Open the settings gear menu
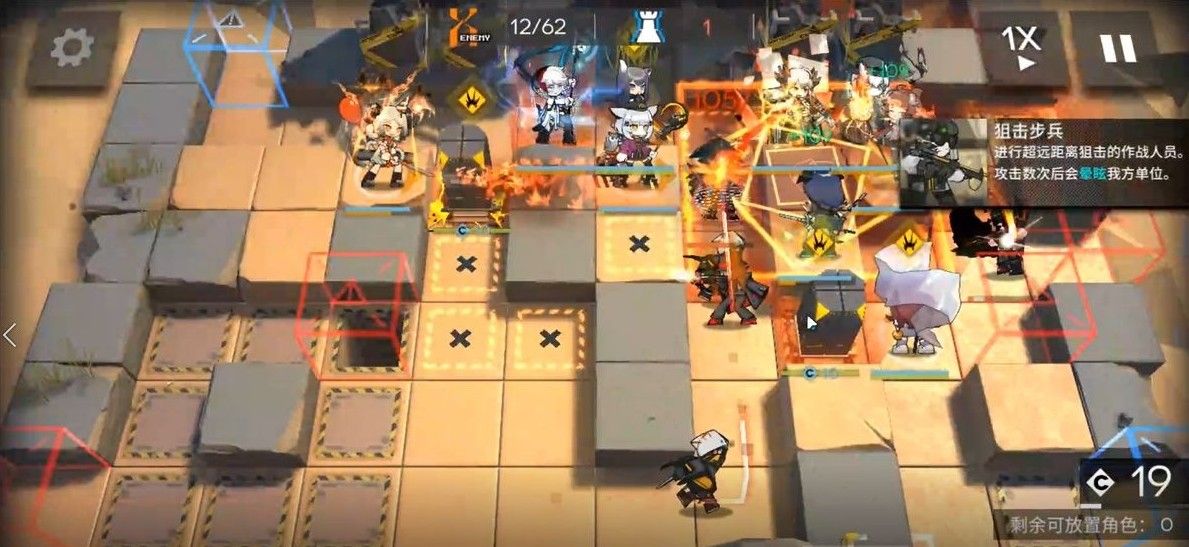Viewport: 1189px width, 547px height. 73,46
